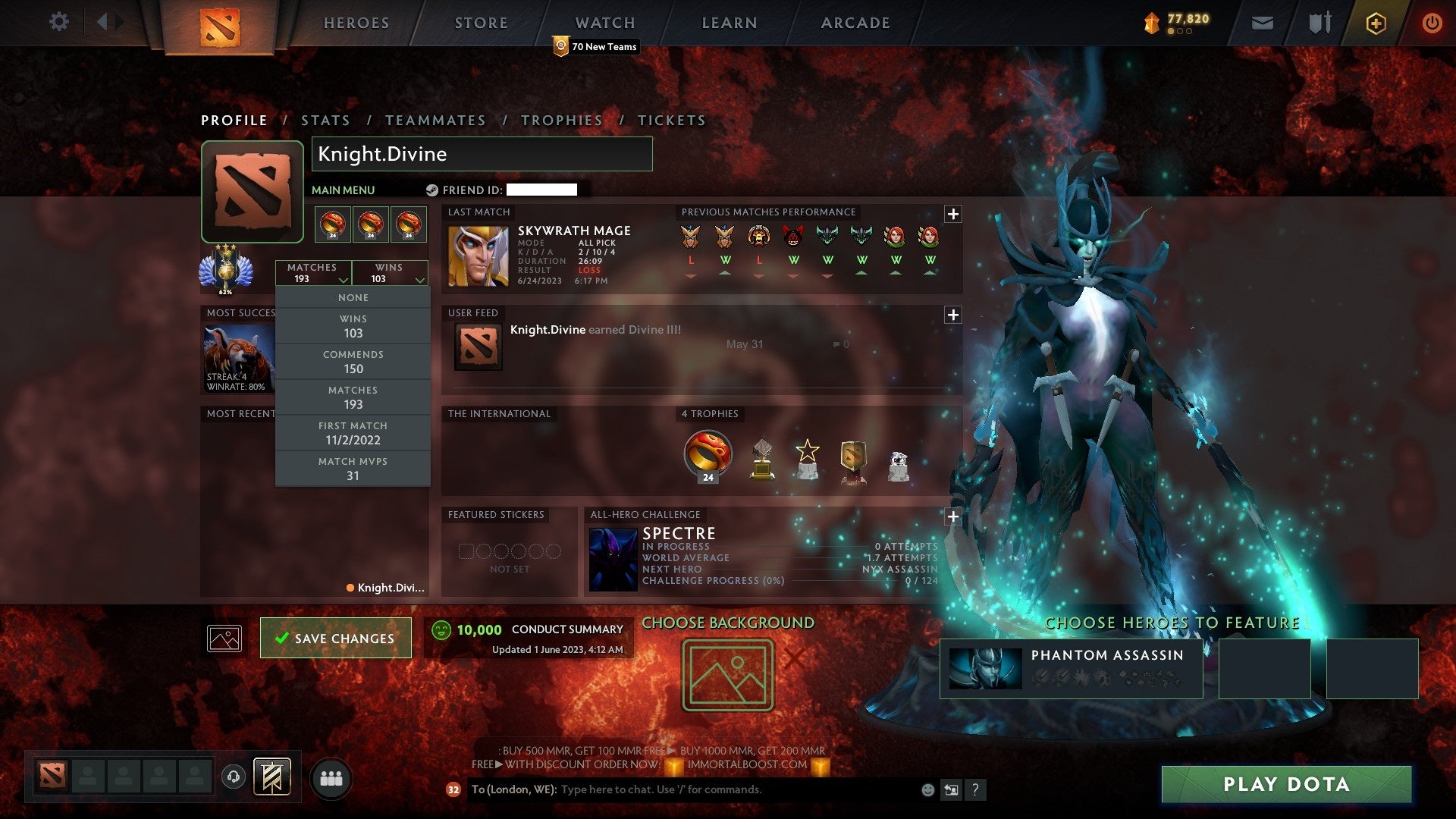This screenshot has height=819, width=1456.
Task: Open the mail notifications icon
Action: pos(1263,22)
